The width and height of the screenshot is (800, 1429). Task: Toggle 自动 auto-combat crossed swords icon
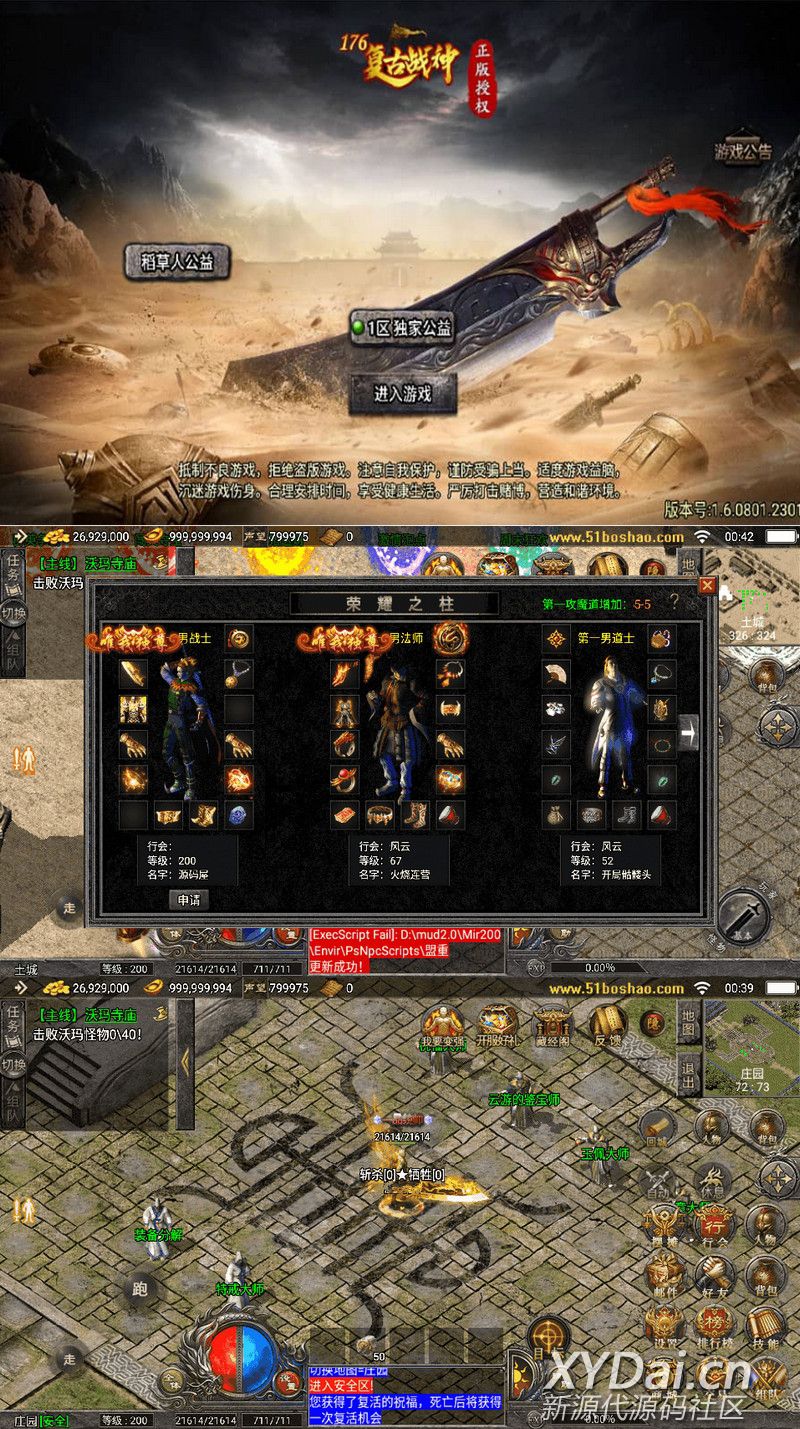pyautogui.click(x=659, y=1181)
